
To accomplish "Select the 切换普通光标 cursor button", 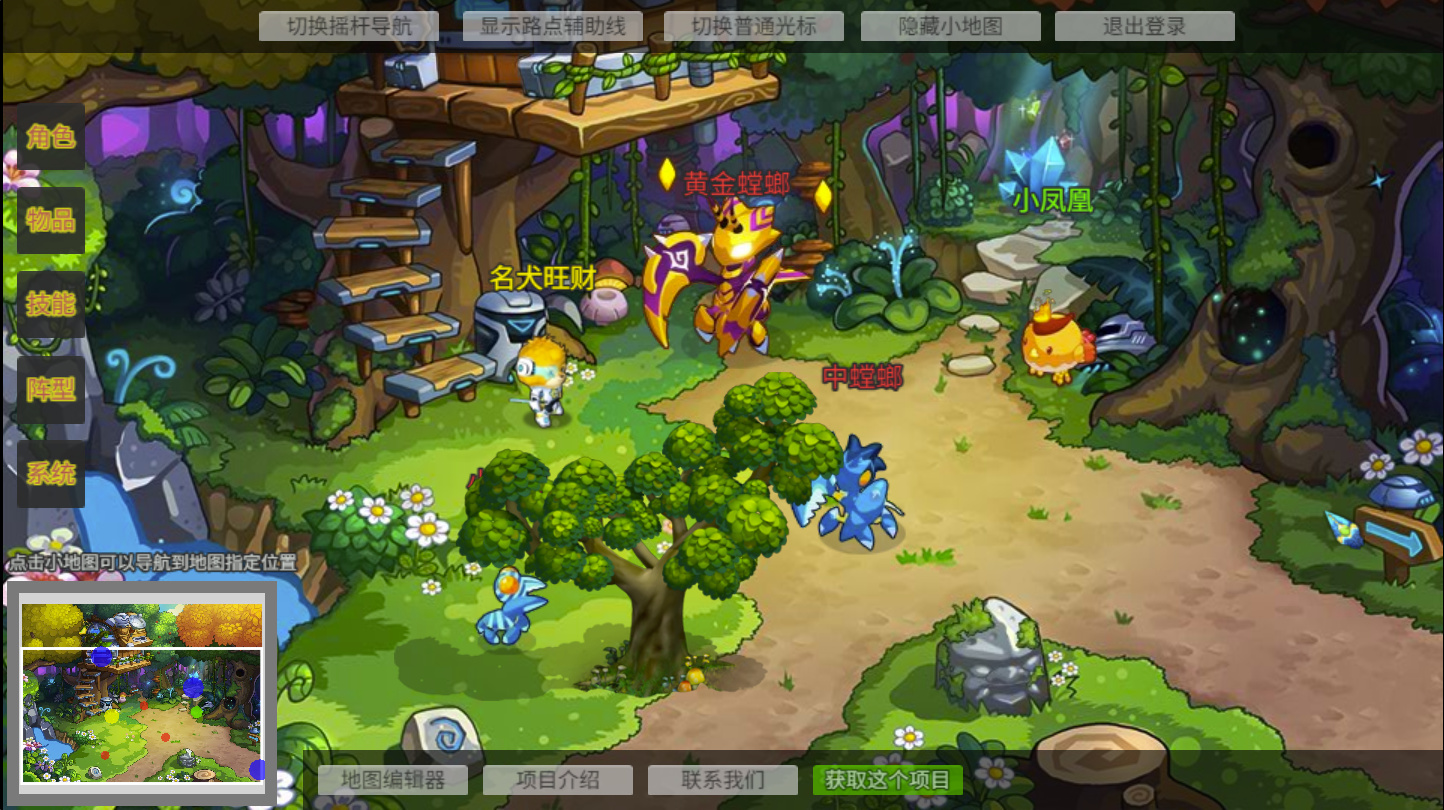I will [x=754, y=26].
